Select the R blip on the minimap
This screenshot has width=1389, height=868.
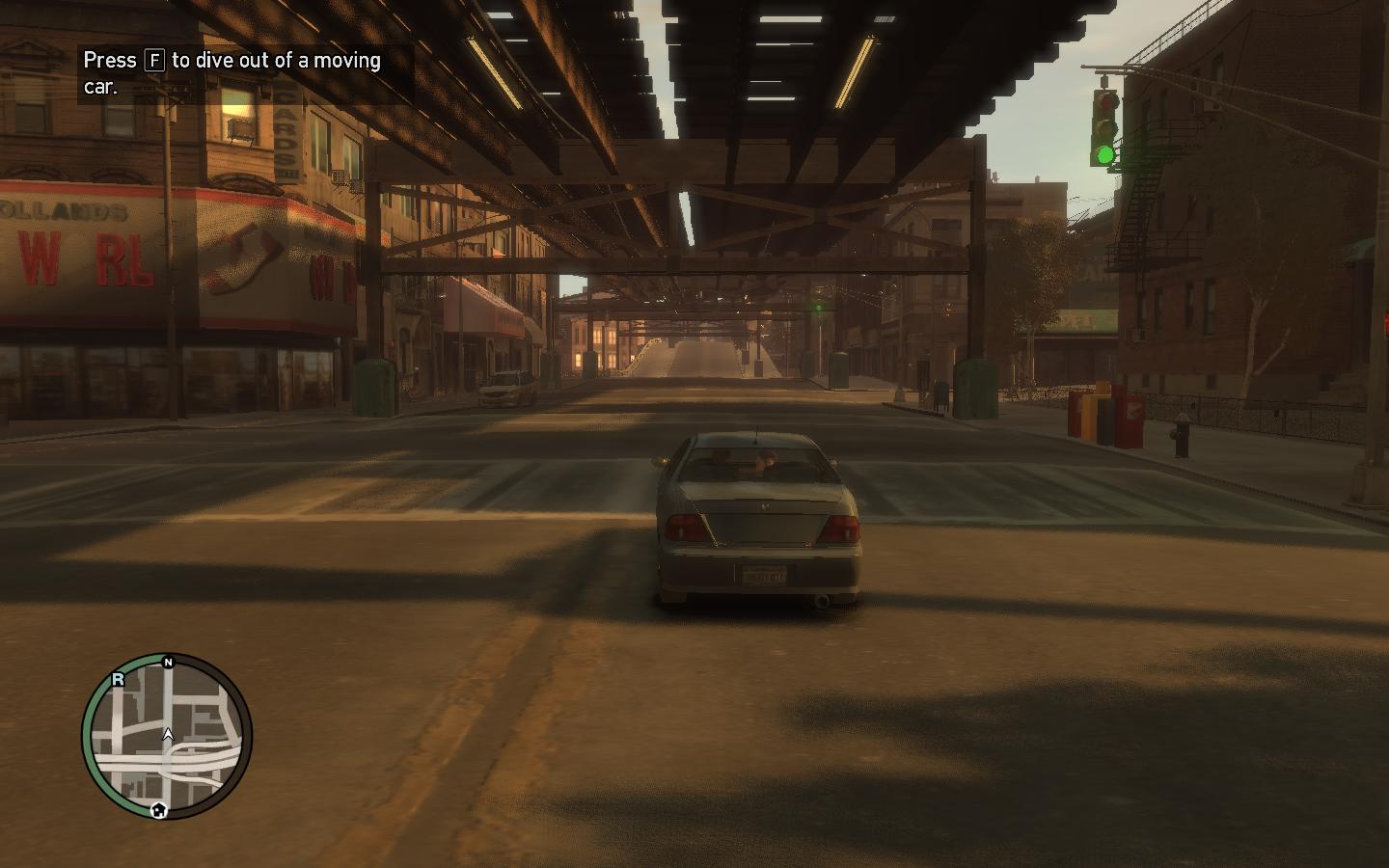(x=119, y=679)
